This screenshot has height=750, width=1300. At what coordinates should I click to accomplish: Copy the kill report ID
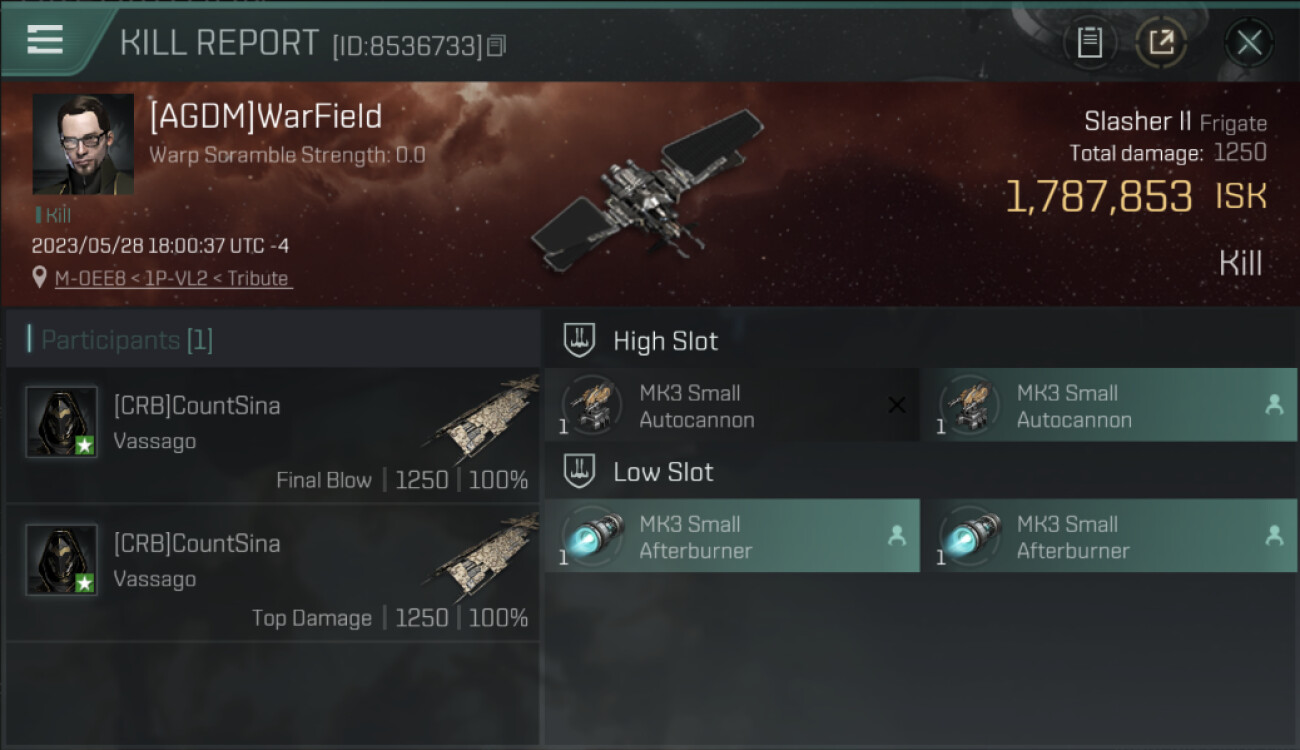(497, 45)
